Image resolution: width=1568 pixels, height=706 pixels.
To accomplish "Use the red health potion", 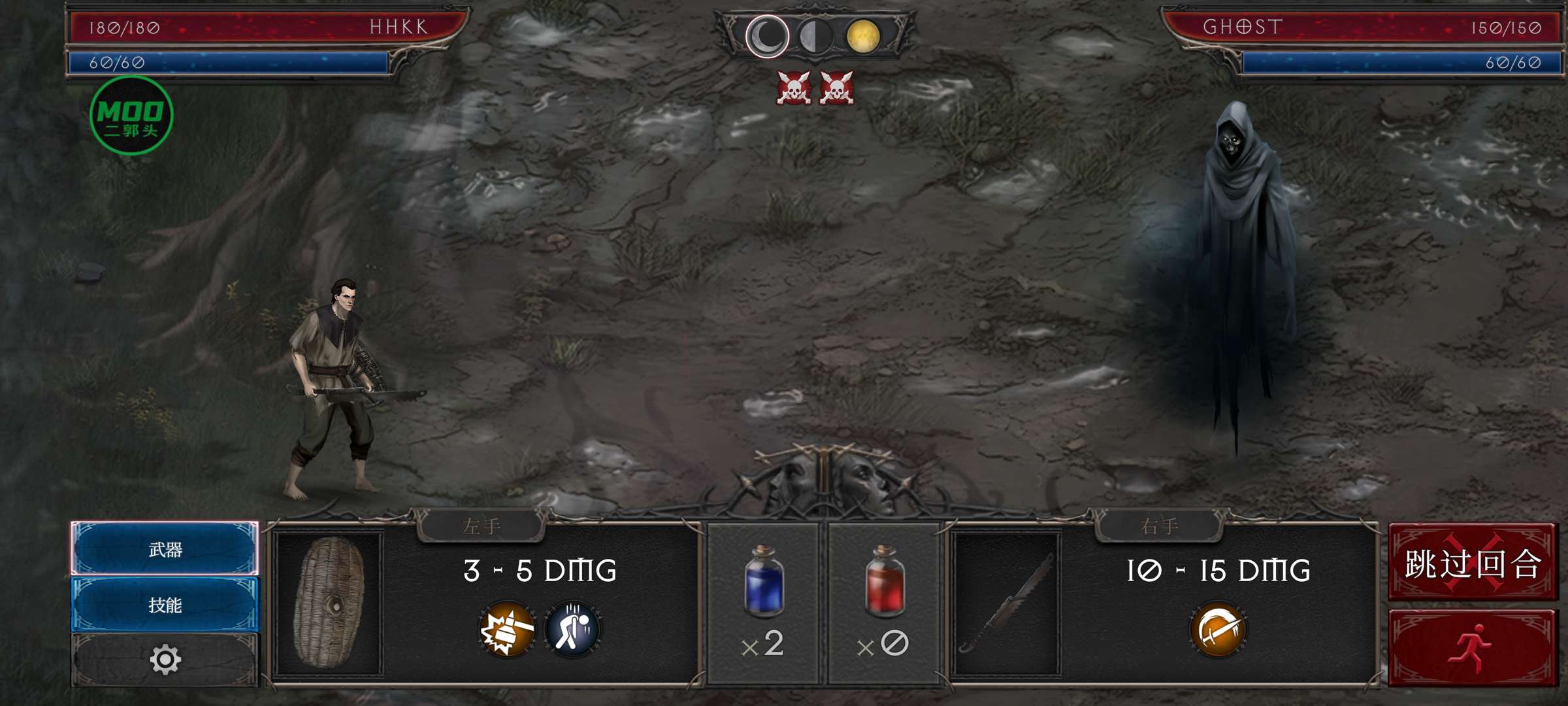I will tap(885, 582).
